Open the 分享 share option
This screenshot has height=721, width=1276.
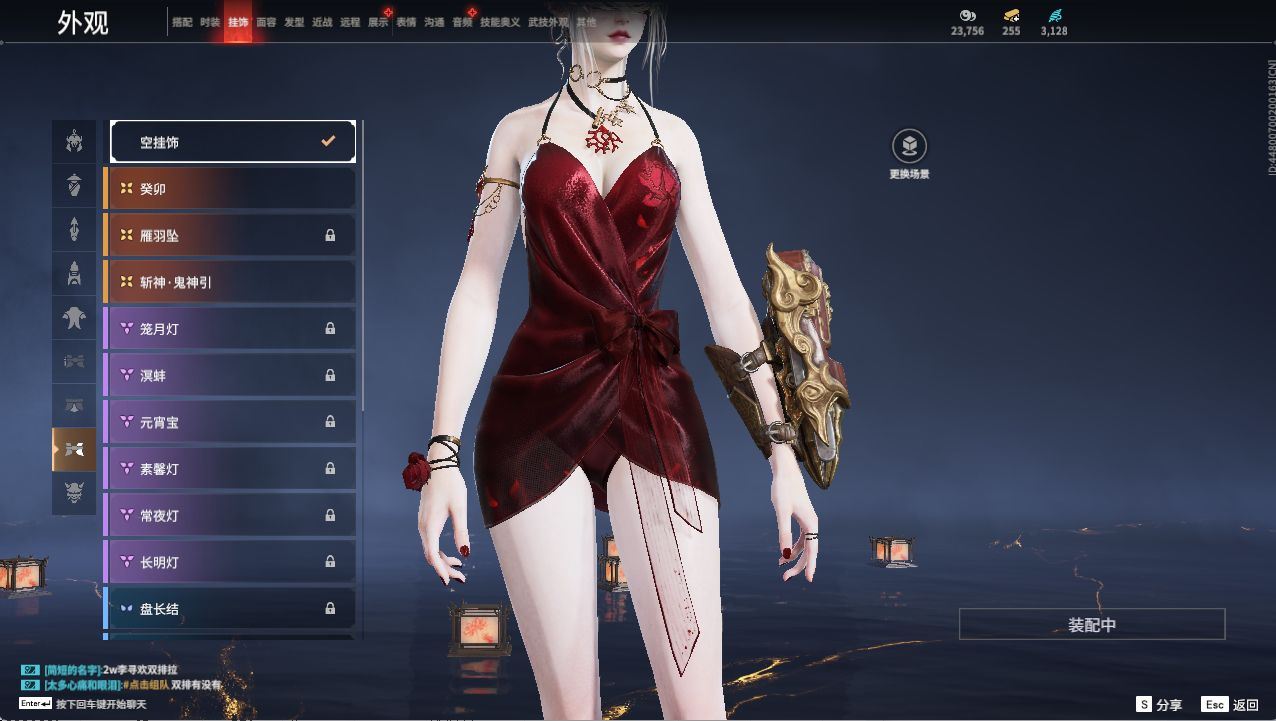(x=1159, y=705)
